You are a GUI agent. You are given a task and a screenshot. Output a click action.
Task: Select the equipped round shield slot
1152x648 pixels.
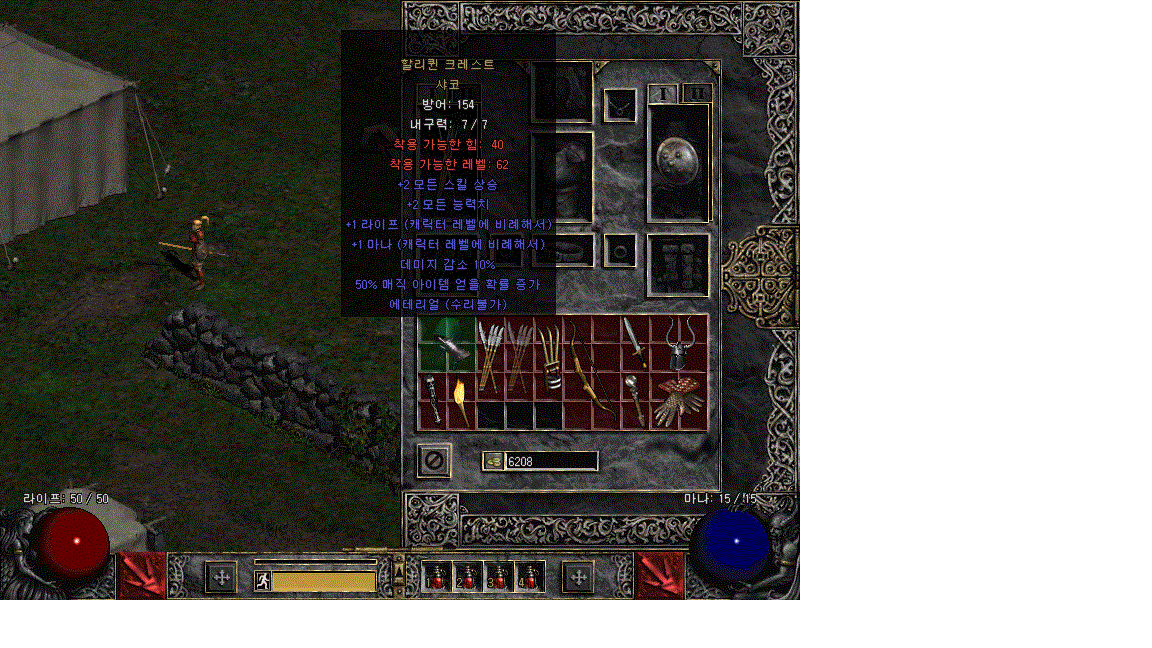click(x=679, y=162)
